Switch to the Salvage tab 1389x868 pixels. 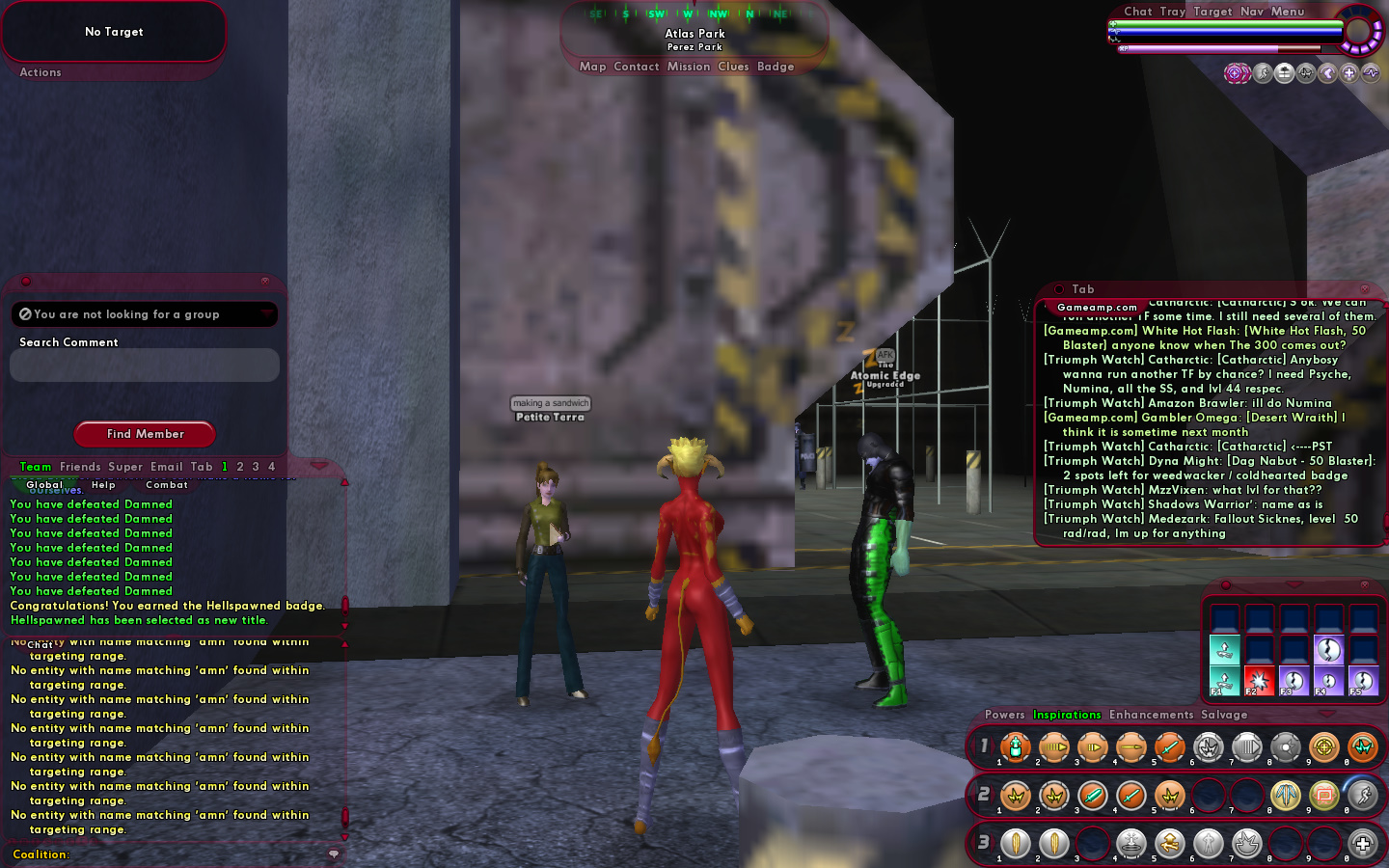point(1224,715)
